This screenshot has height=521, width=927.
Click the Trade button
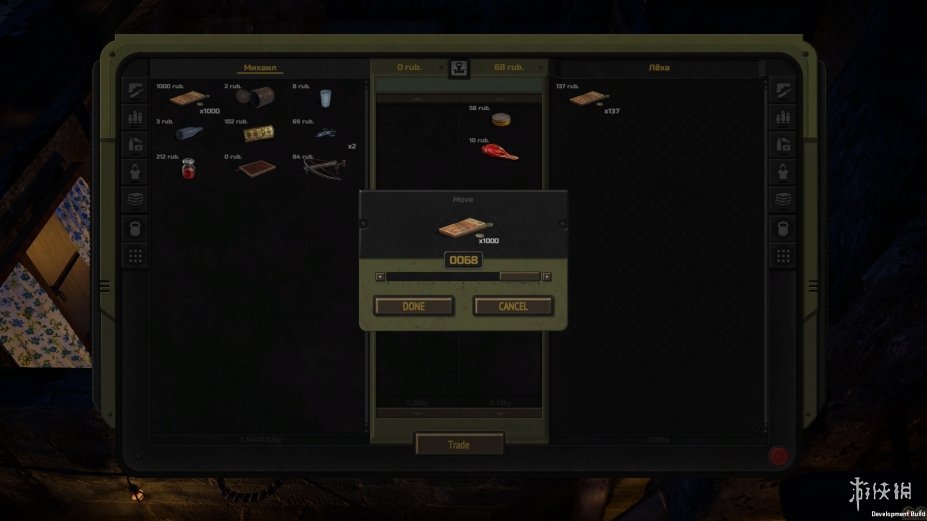click(459, 444)
